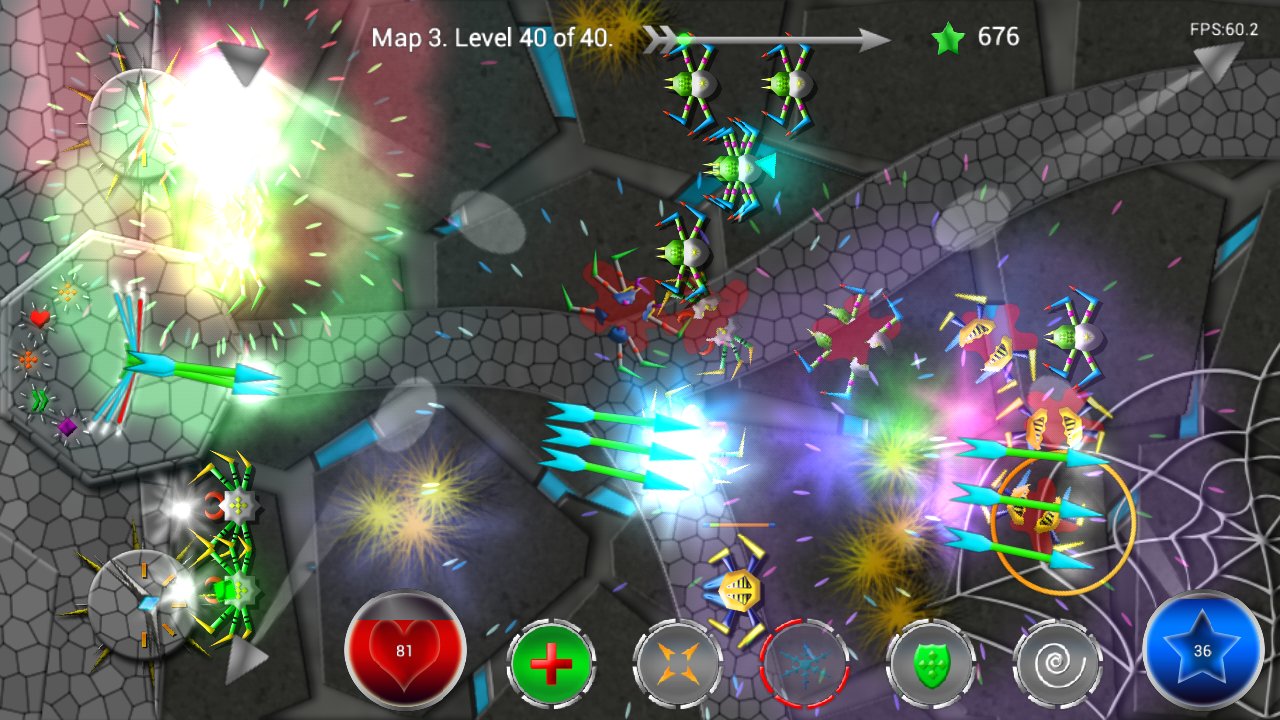This screenshot has width=1280, height=720.
Task: Pick the red heart upgrade icon
Action: 39,319
